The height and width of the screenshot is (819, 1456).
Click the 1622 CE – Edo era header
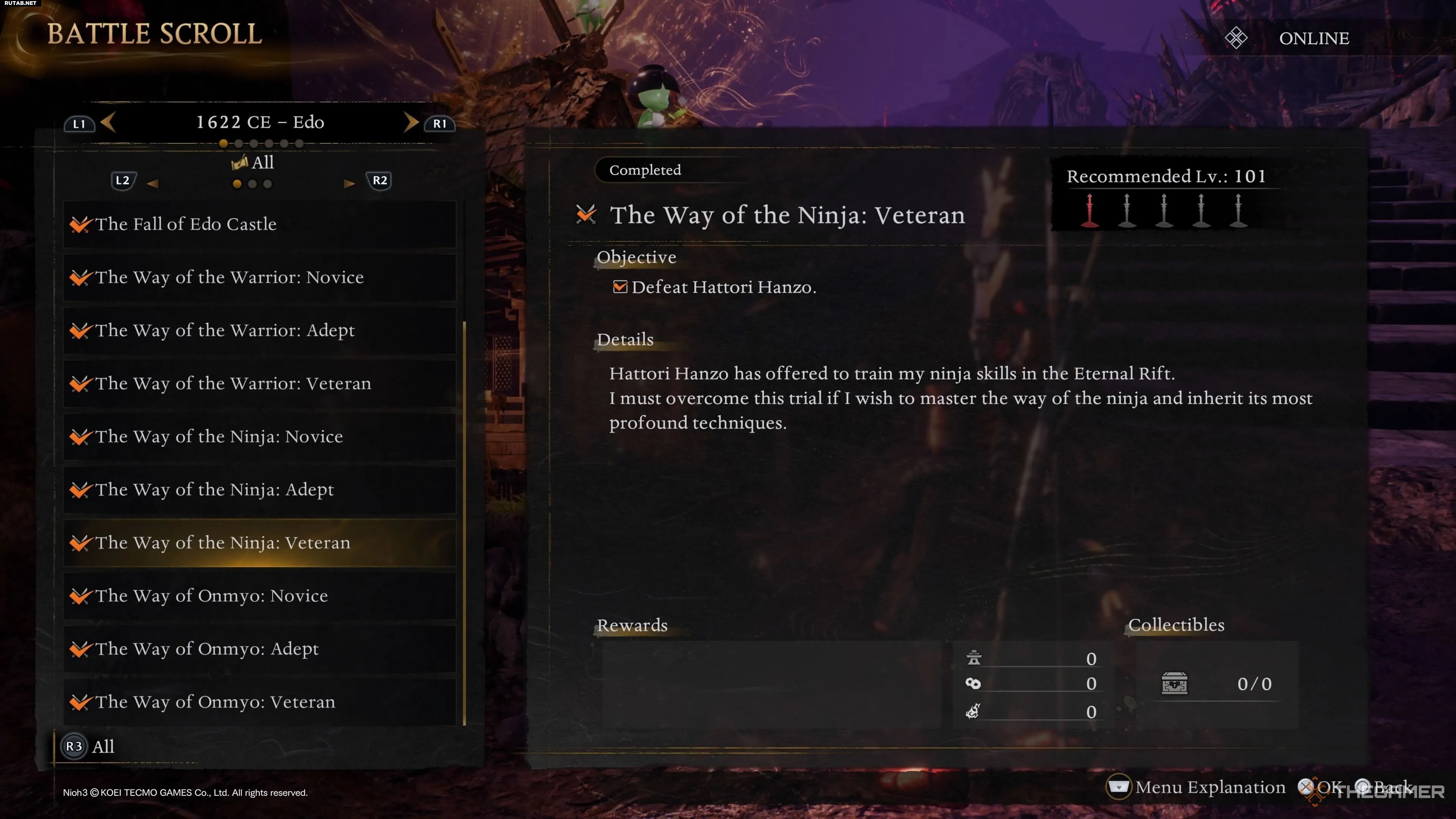click(260, 122)
